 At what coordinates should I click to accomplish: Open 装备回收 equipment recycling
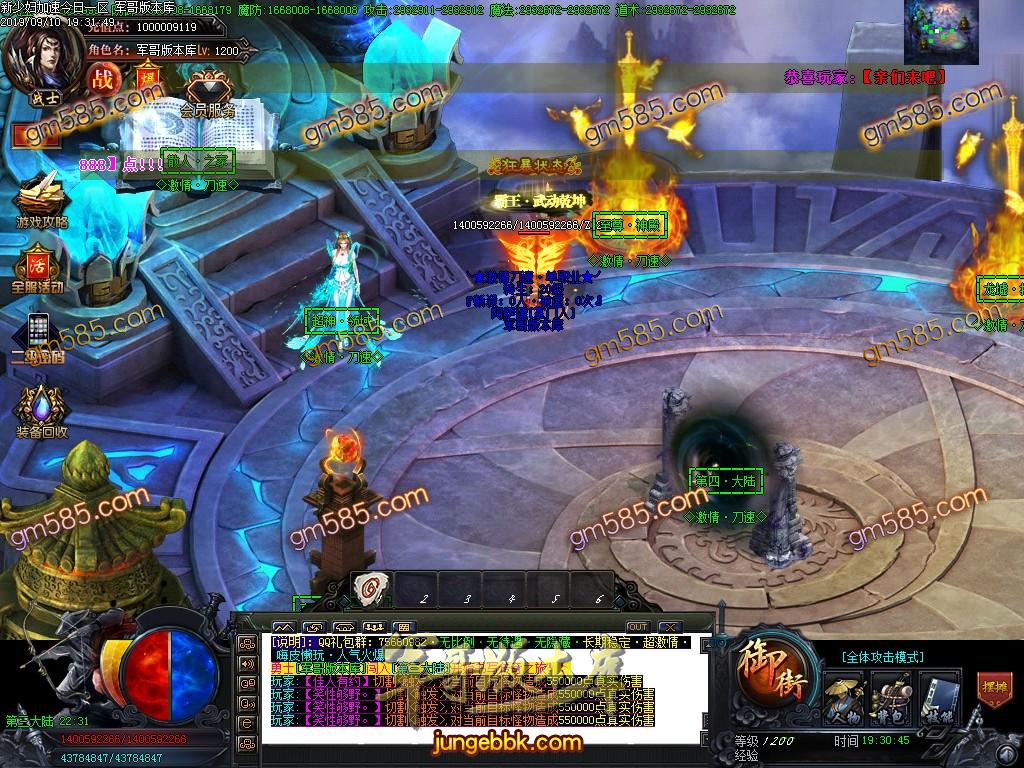point(41,408)
